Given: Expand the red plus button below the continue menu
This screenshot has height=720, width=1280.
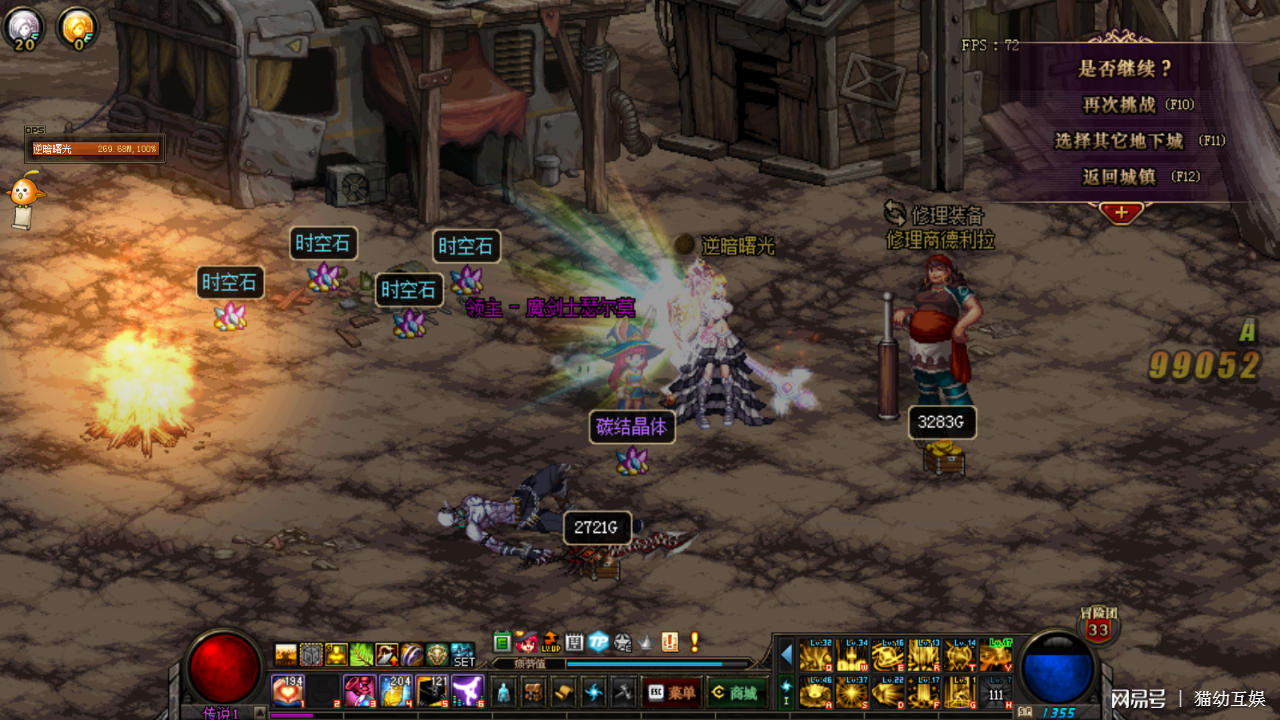Looking at the screenshot, I should (1121, 212).
